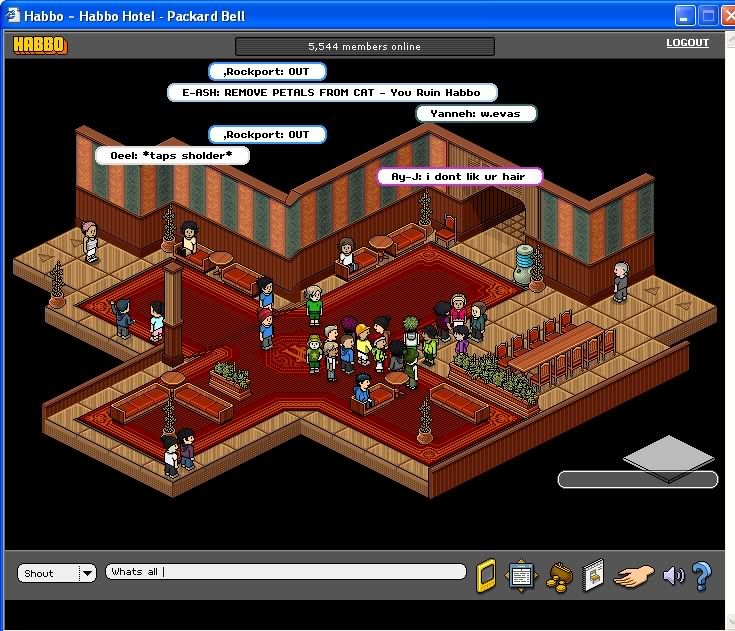Open the hotel navigator icon
This screenshot has height=631, width=735.
521,575
